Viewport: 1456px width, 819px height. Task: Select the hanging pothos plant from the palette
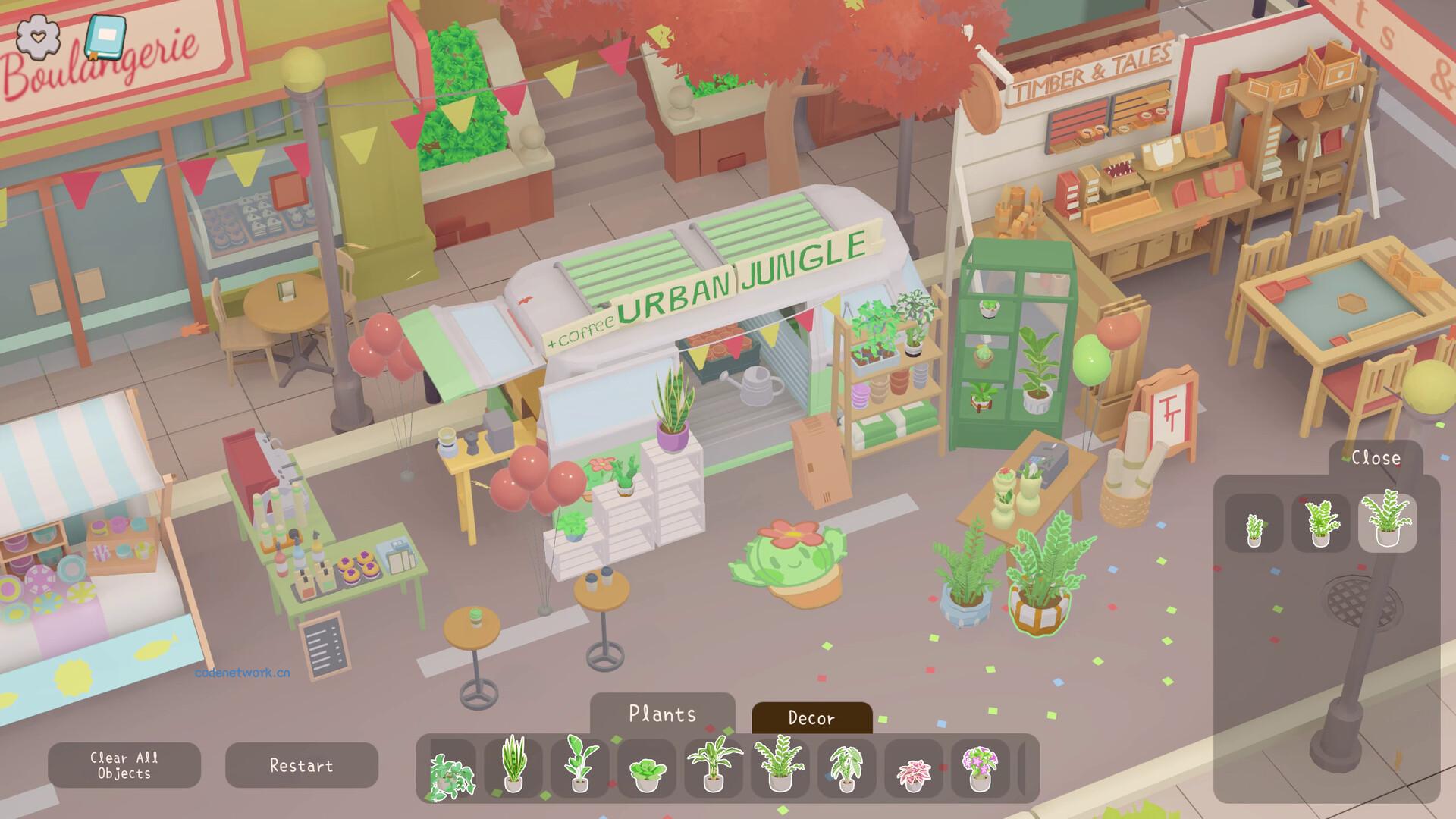point(452,766)
